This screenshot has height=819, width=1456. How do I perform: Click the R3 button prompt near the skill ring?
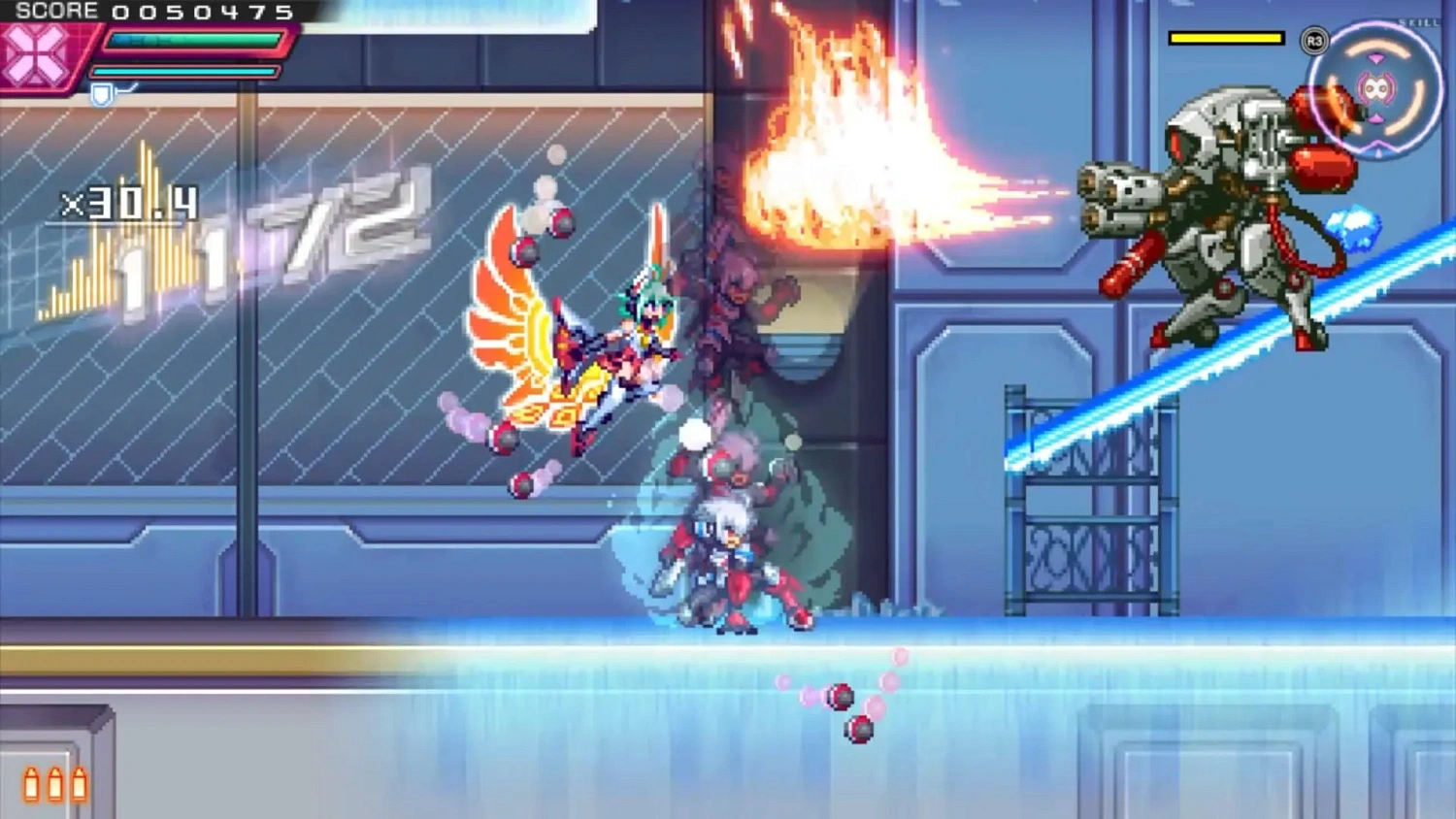click(1315, 40)
